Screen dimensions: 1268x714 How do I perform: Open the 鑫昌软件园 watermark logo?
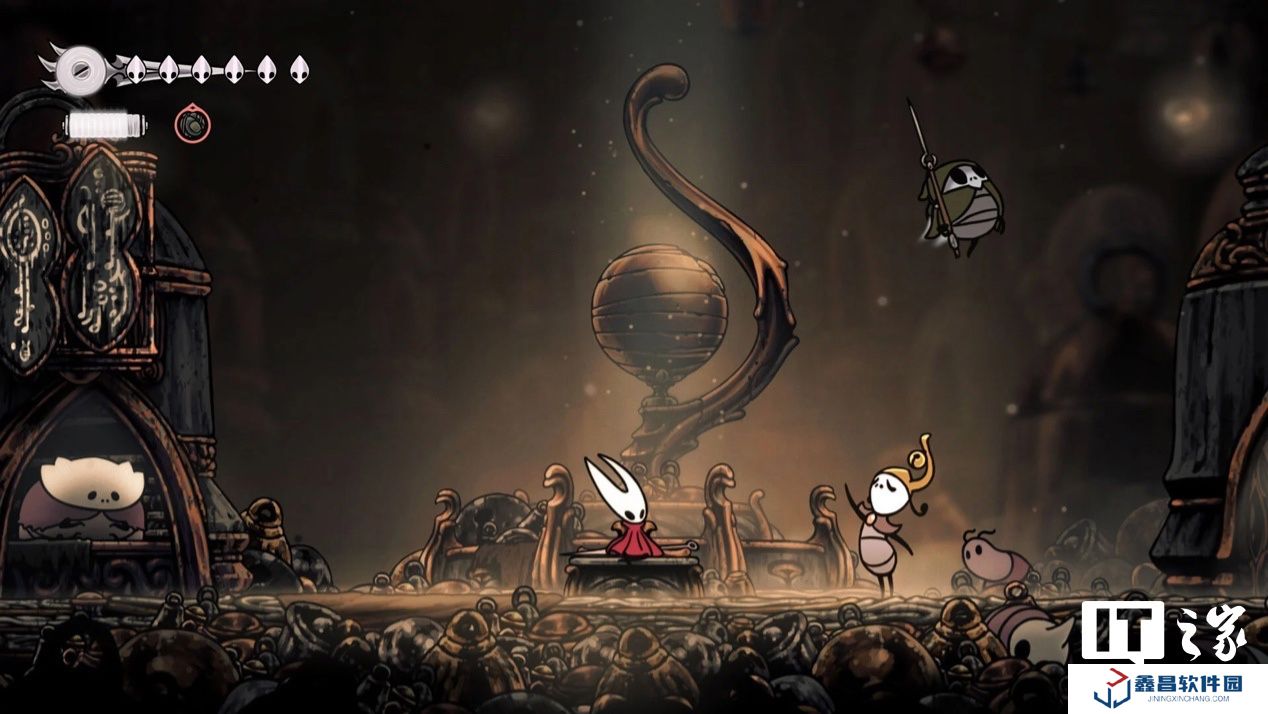(1167, 688)
